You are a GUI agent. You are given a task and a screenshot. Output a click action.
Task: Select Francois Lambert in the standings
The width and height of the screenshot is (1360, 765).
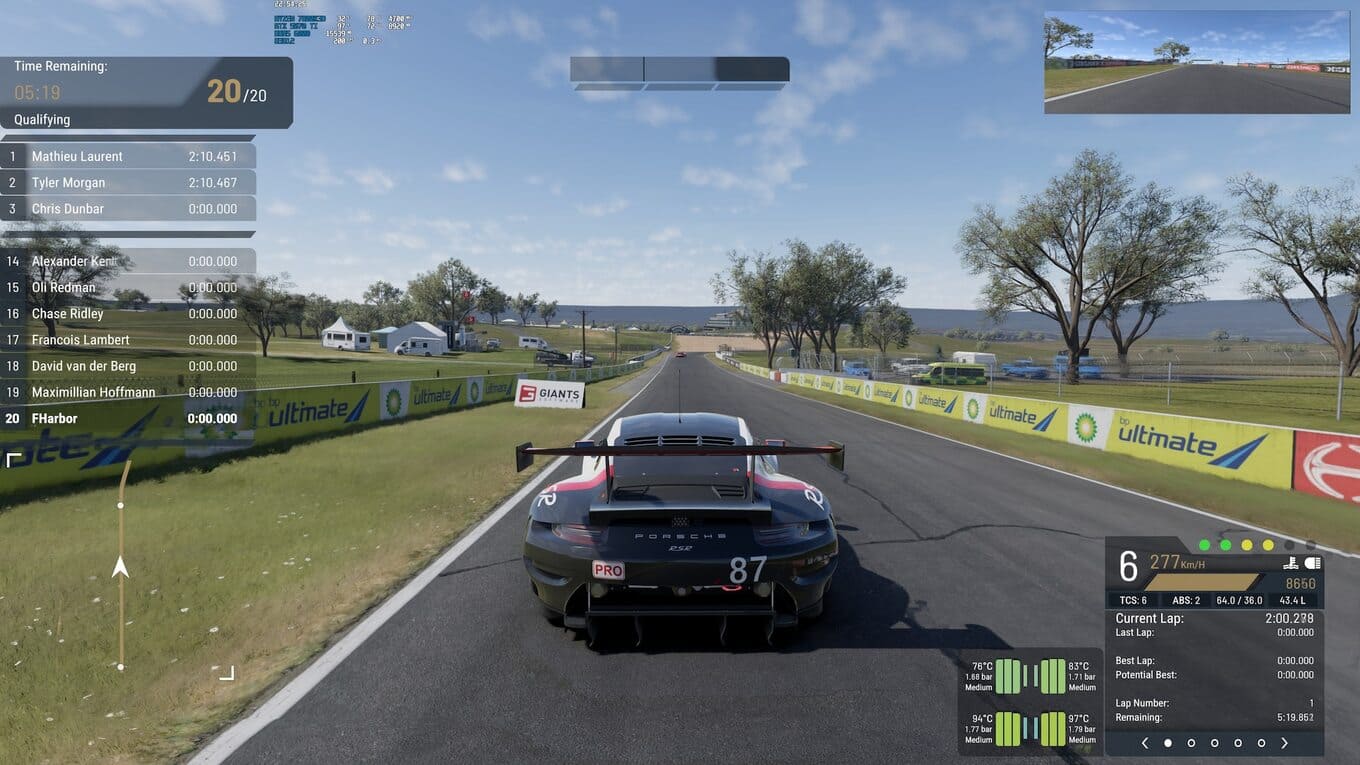pos(128,340)
